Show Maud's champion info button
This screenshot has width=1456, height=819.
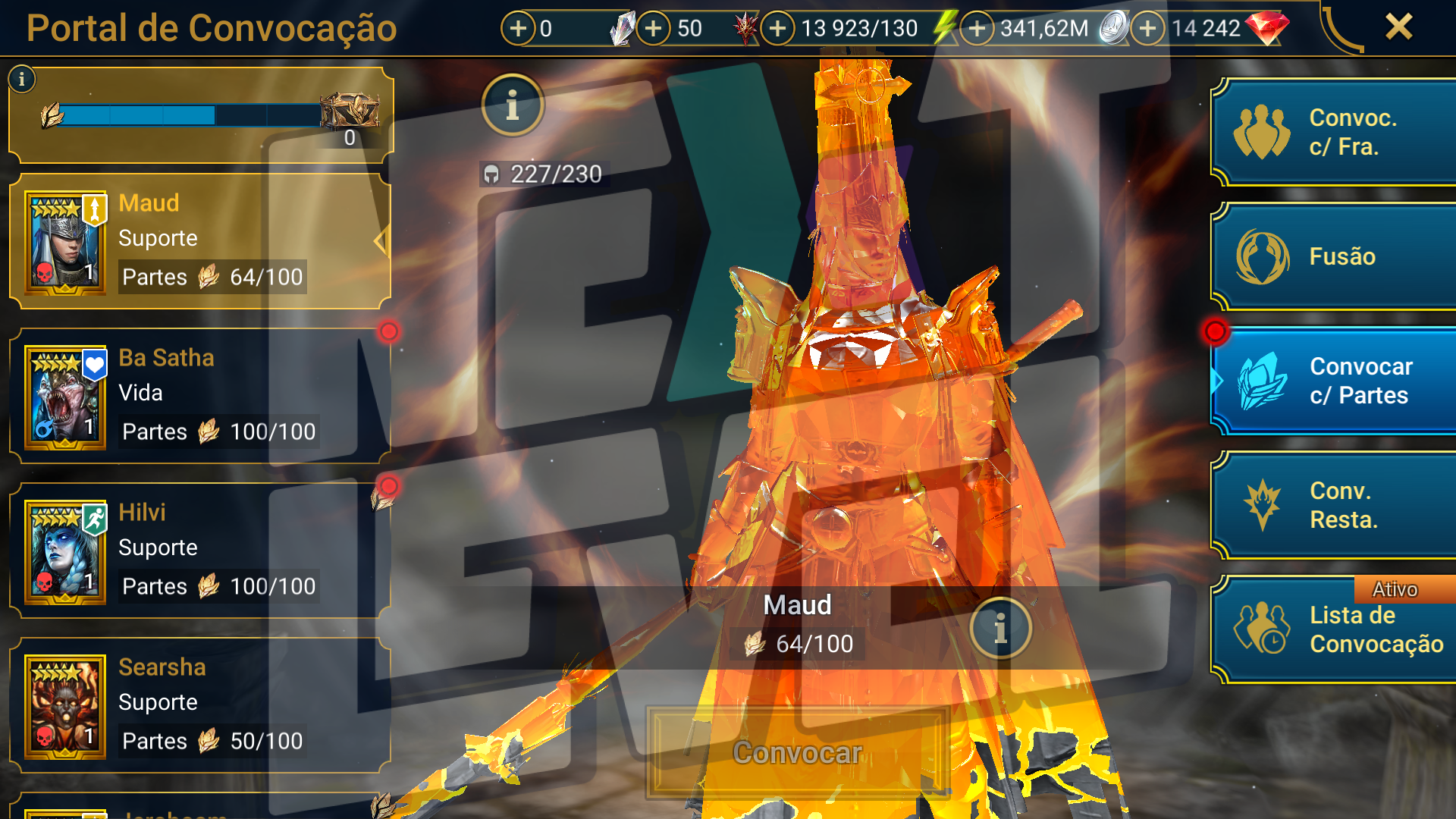click(1000, 628)
